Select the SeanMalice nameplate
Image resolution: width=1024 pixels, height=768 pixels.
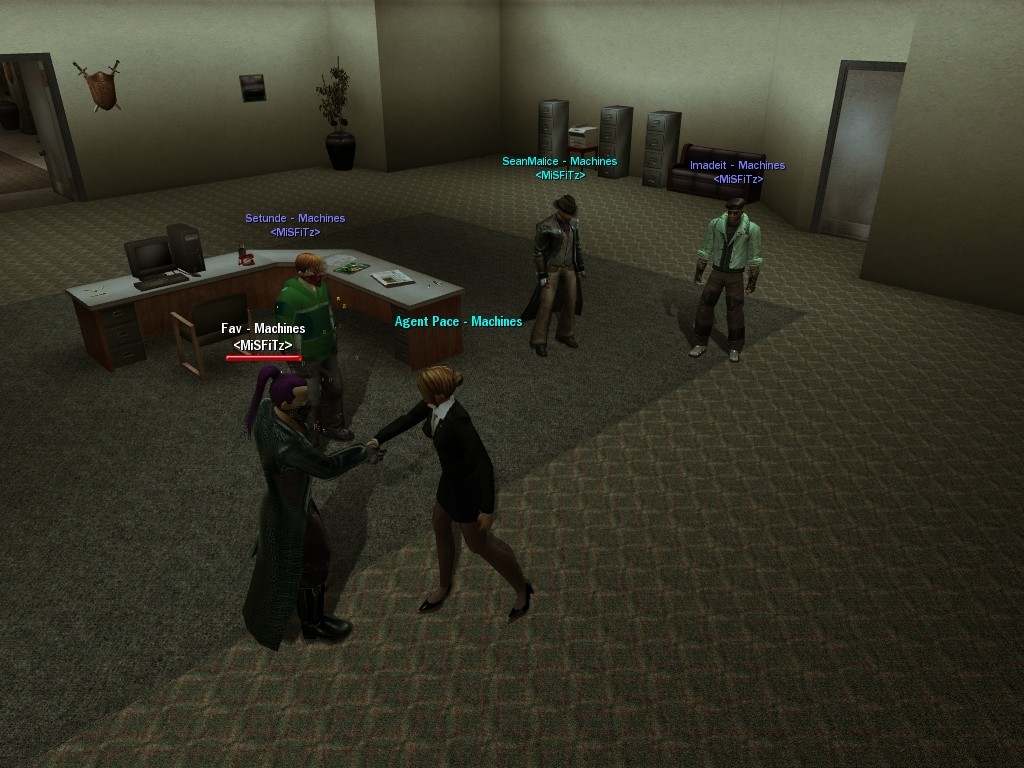pos(559,161)
